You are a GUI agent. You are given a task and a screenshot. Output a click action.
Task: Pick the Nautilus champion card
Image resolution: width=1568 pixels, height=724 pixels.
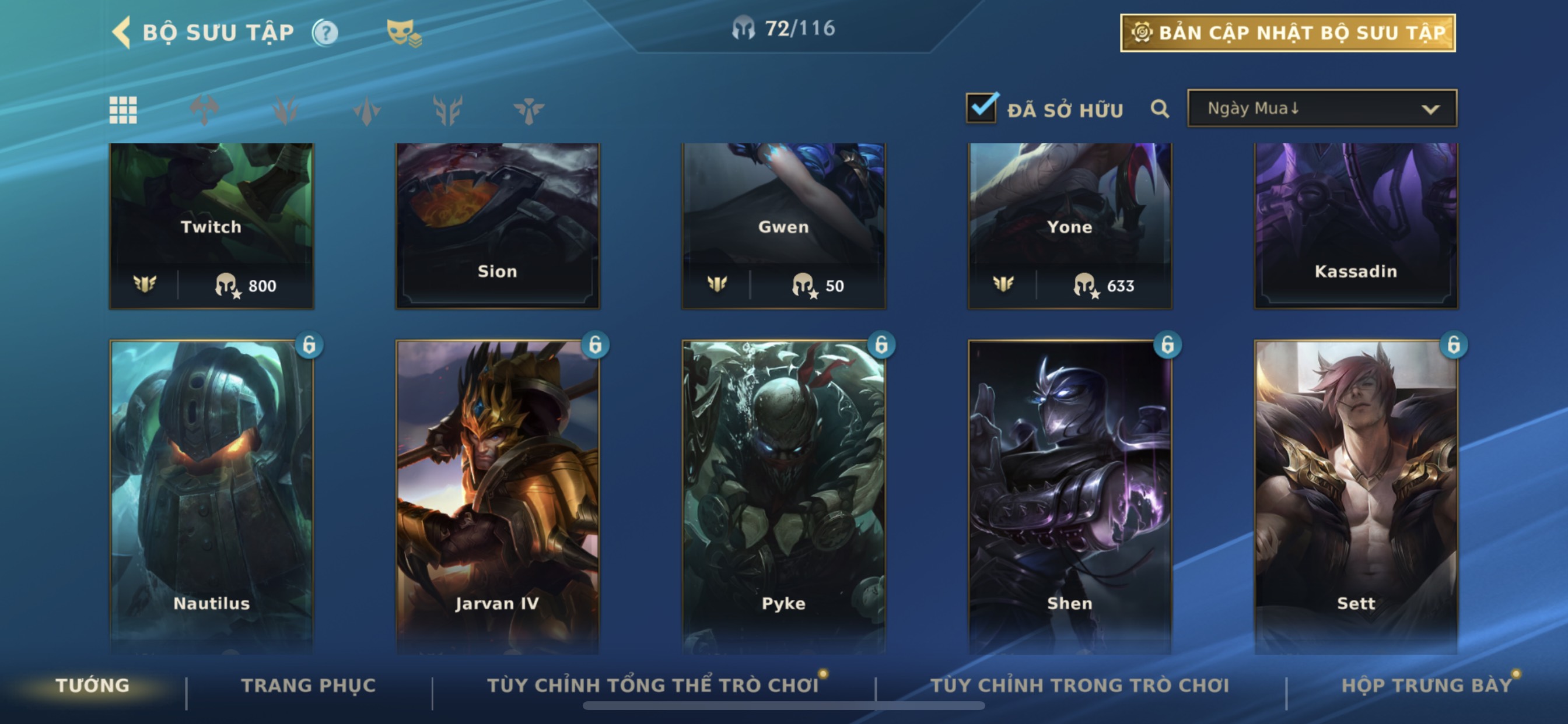coord(211,496)
